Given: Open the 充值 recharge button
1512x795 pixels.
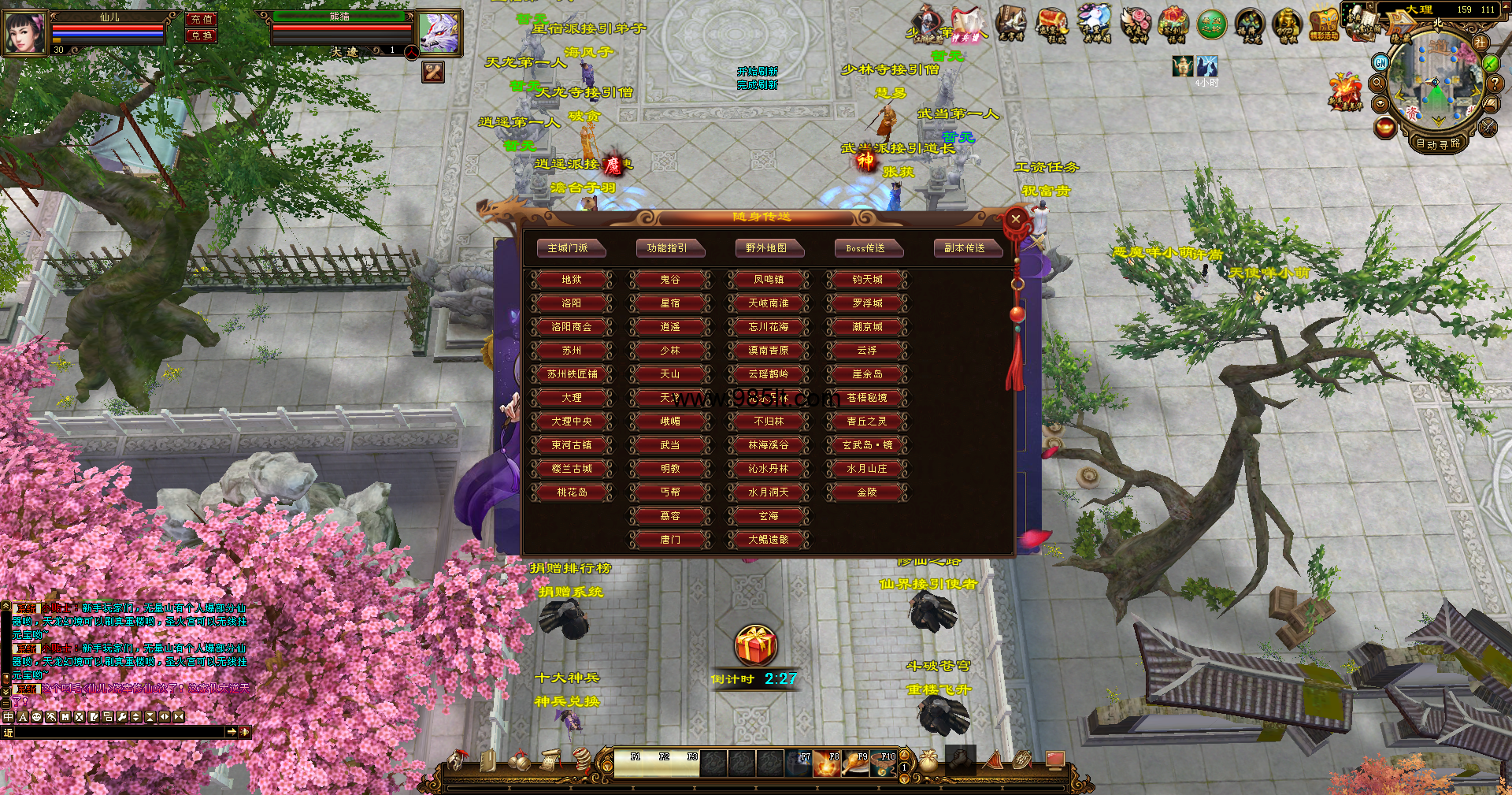Looking at the screenshot, I should (202, 19).
